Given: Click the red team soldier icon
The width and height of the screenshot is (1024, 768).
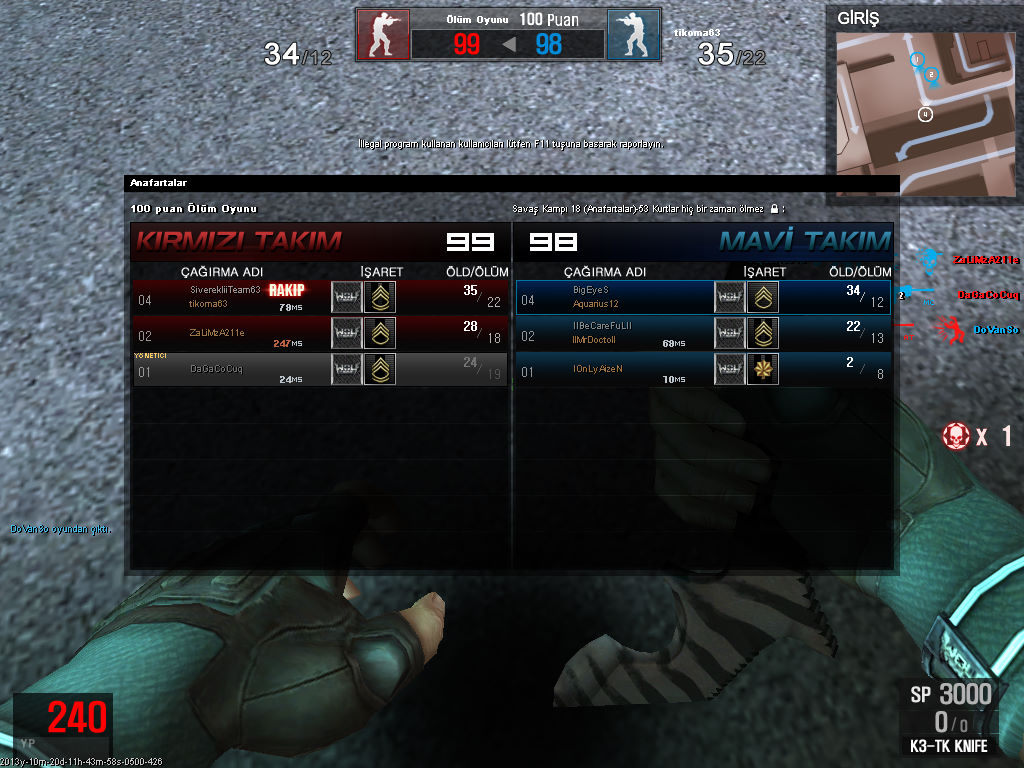Looking at the screenshot, I should click(x=383, y=35).
